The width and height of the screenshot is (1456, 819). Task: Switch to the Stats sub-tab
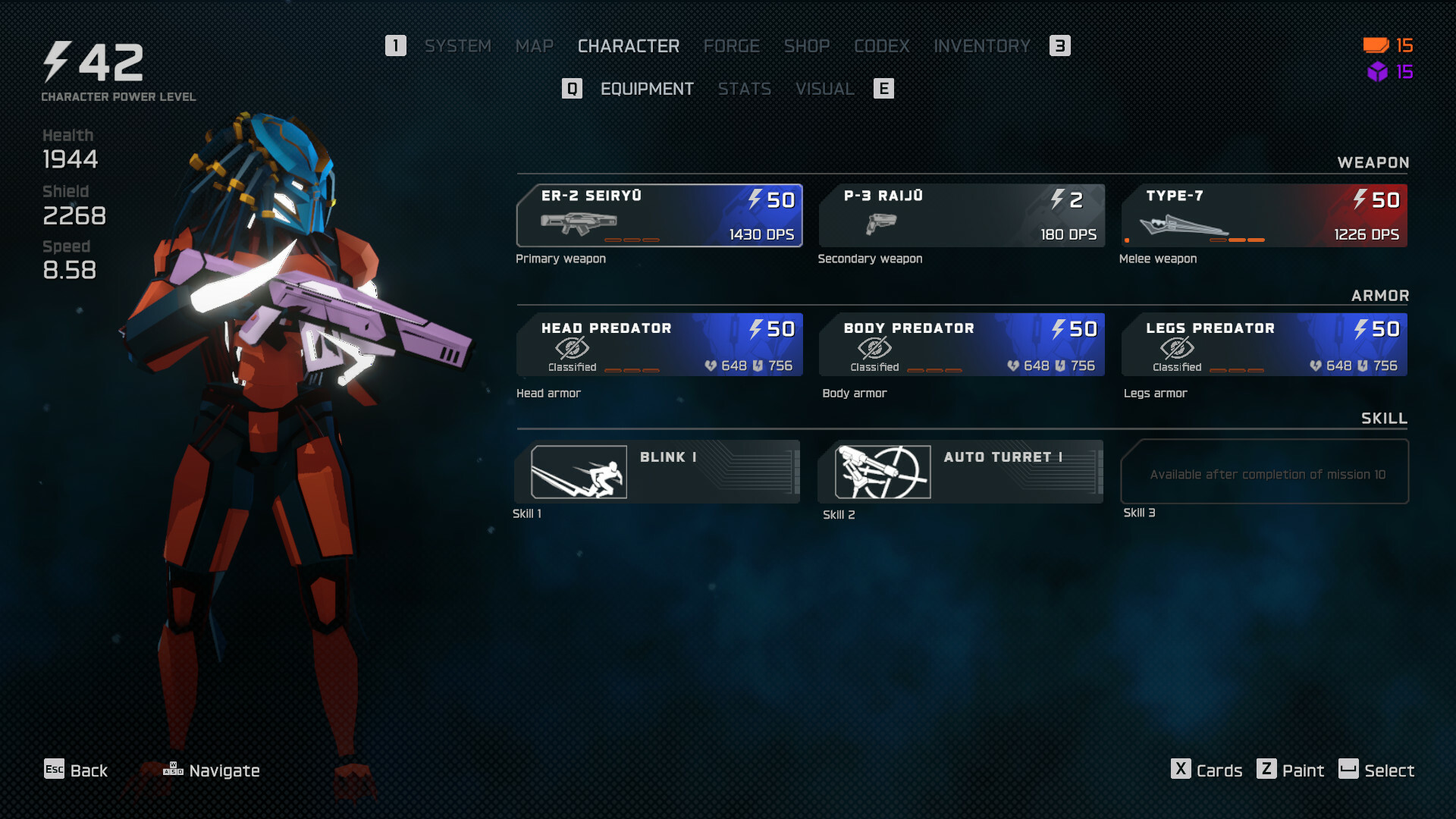744,89
